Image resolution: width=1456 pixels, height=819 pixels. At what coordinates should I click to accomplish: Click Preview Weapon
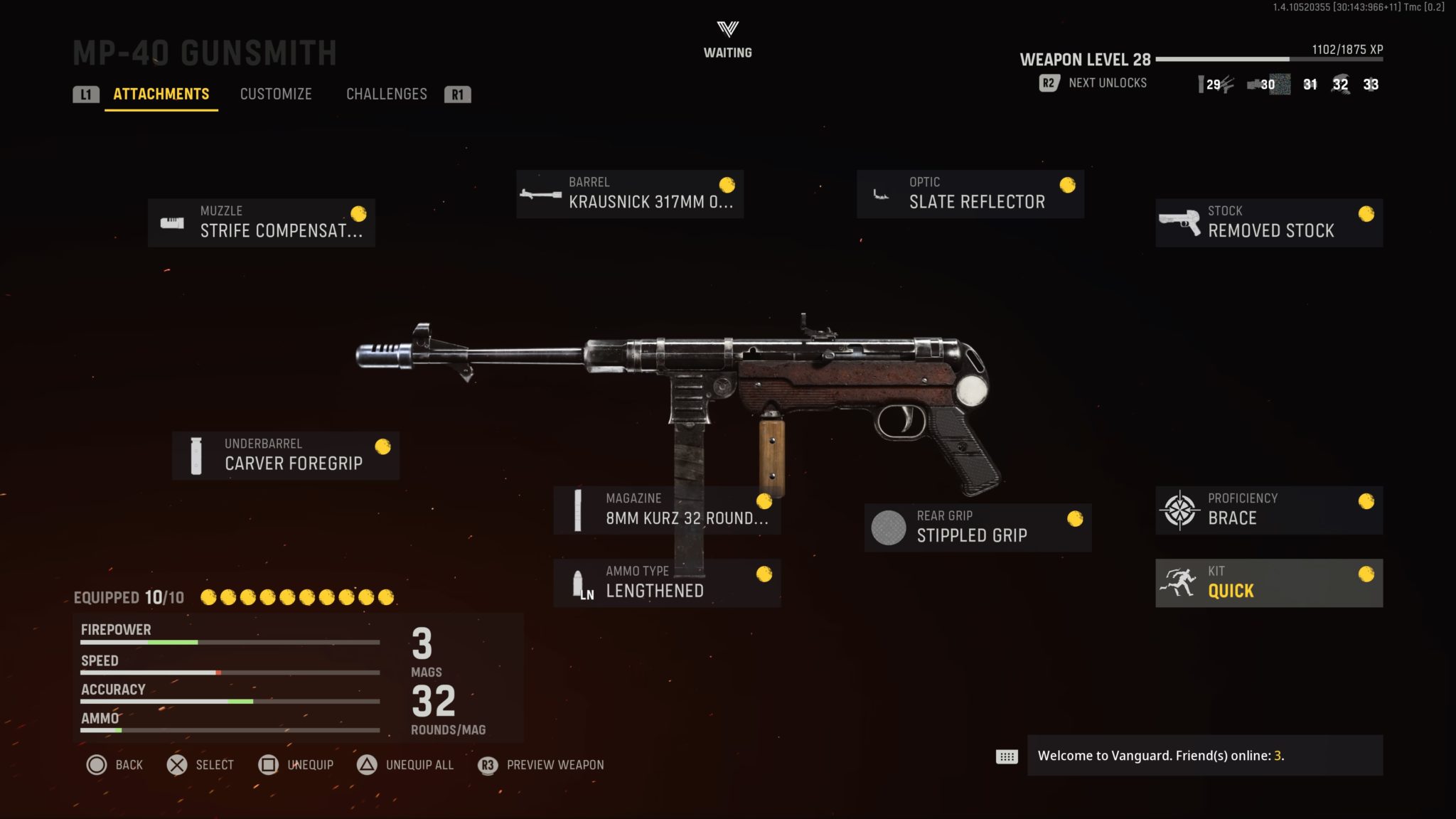point(554,766)
